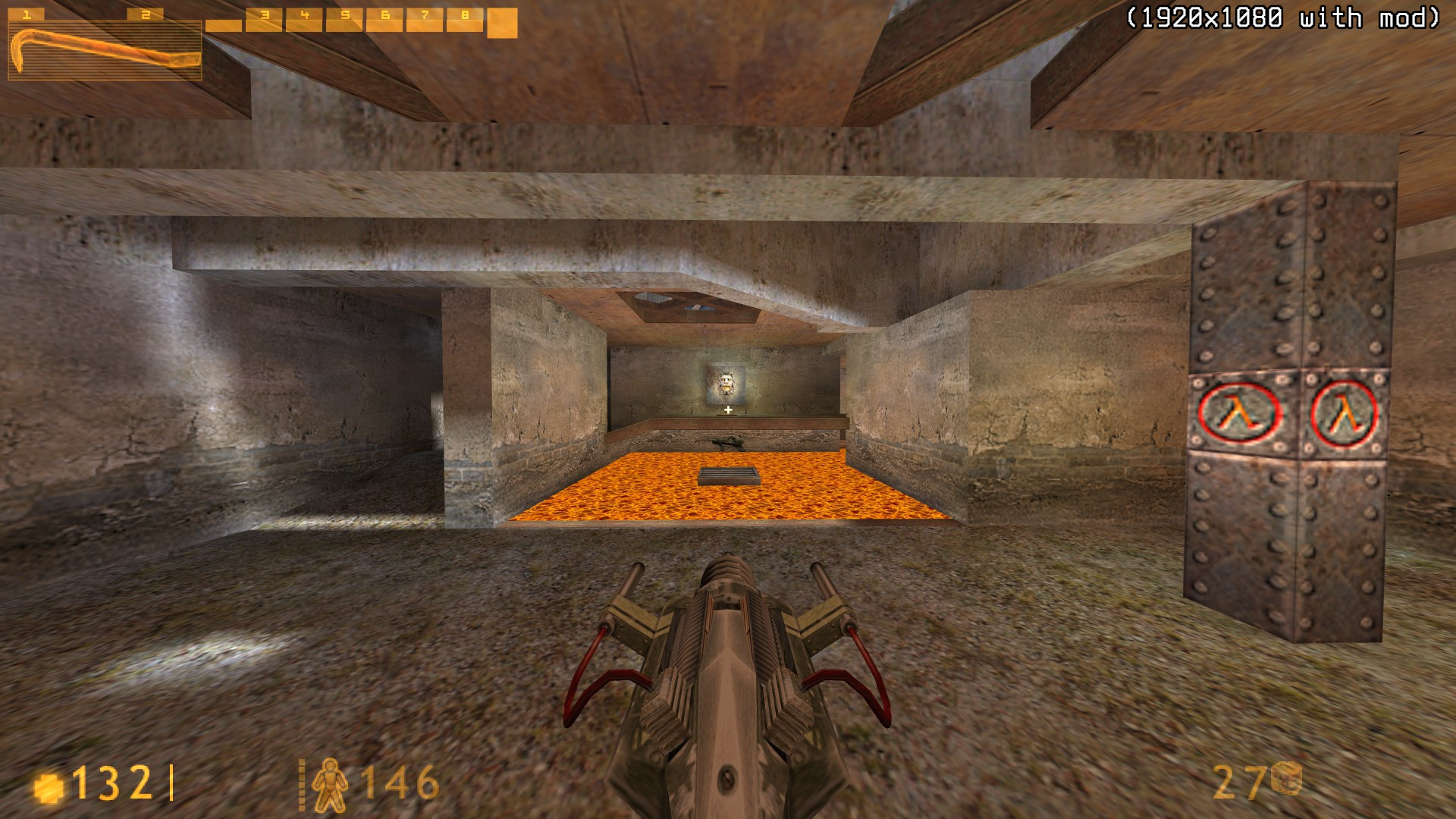
Task: Click the 1920x1080 with mod text overlay
Action: [x=1282, y=15]
